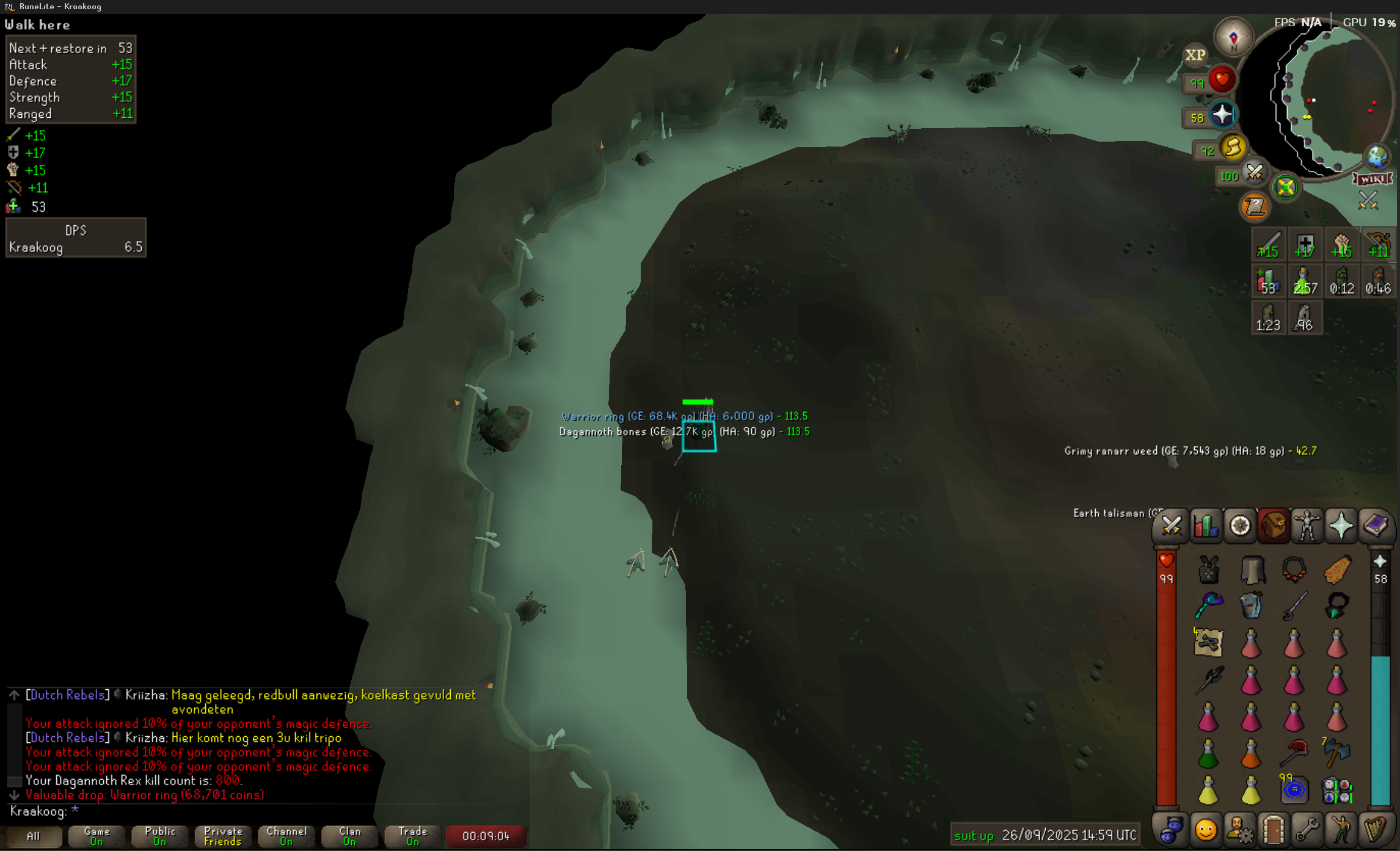Toggle run using the boot energy orb
Image resolution: width=1400 pixels, height=851 pixels.
[1233, 148]
